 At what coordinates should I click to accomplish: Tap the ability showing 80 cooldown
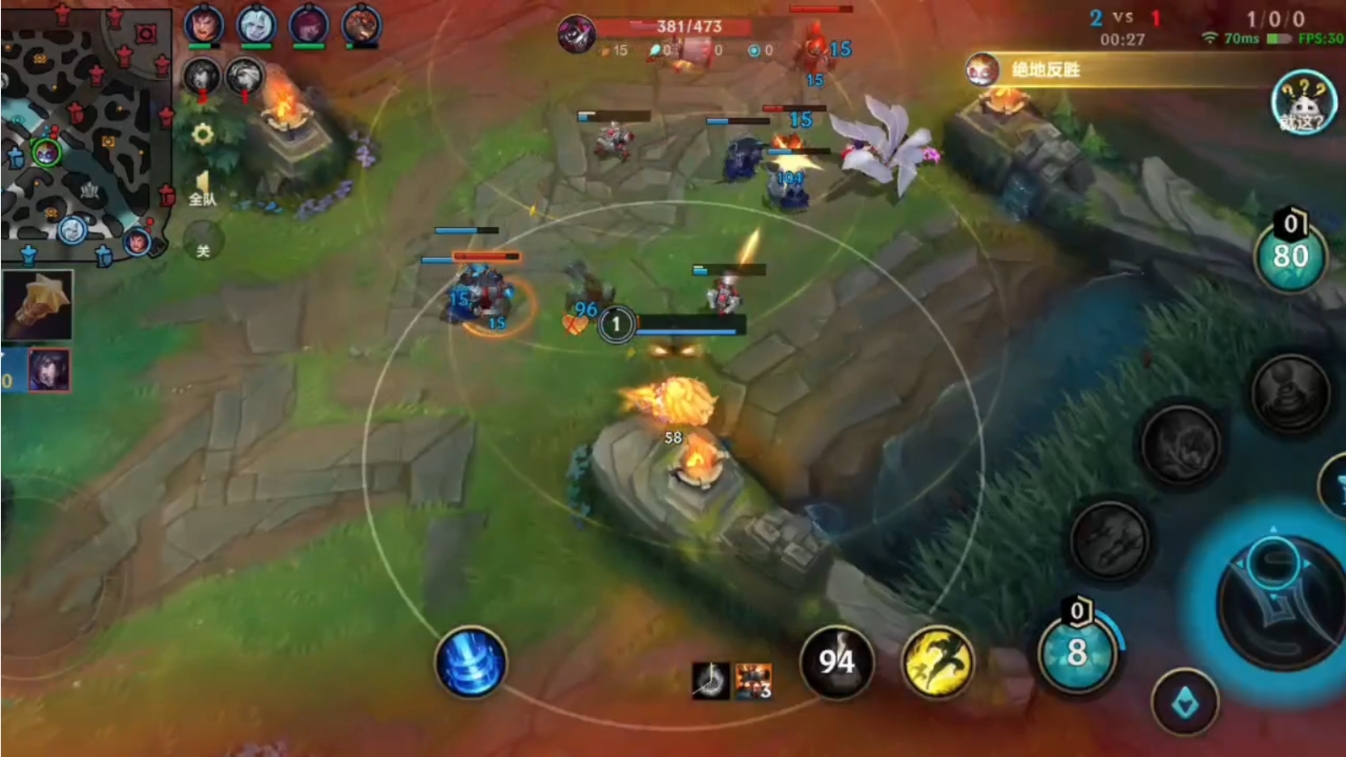point(1290,256)
